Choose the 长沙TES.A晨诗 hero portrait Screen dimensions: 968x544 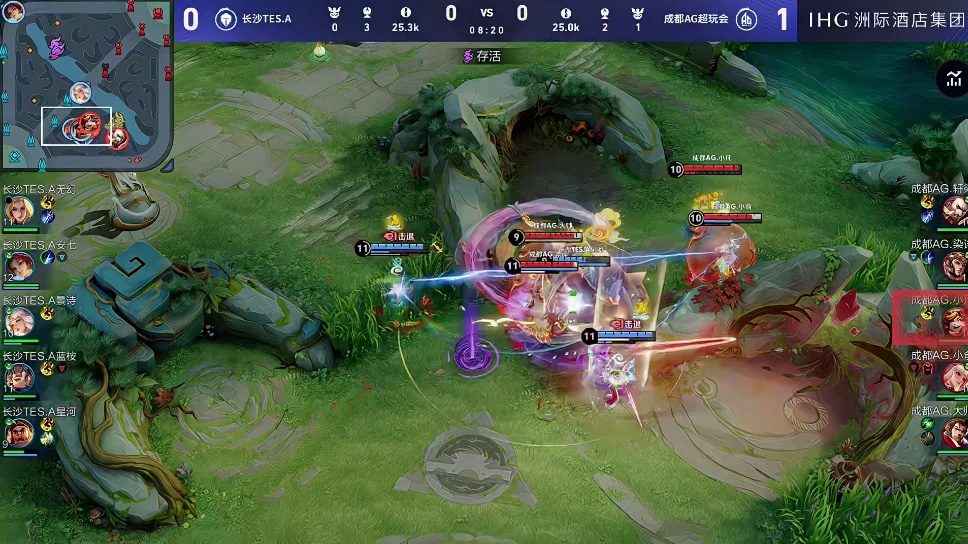[x=20, y=321]
